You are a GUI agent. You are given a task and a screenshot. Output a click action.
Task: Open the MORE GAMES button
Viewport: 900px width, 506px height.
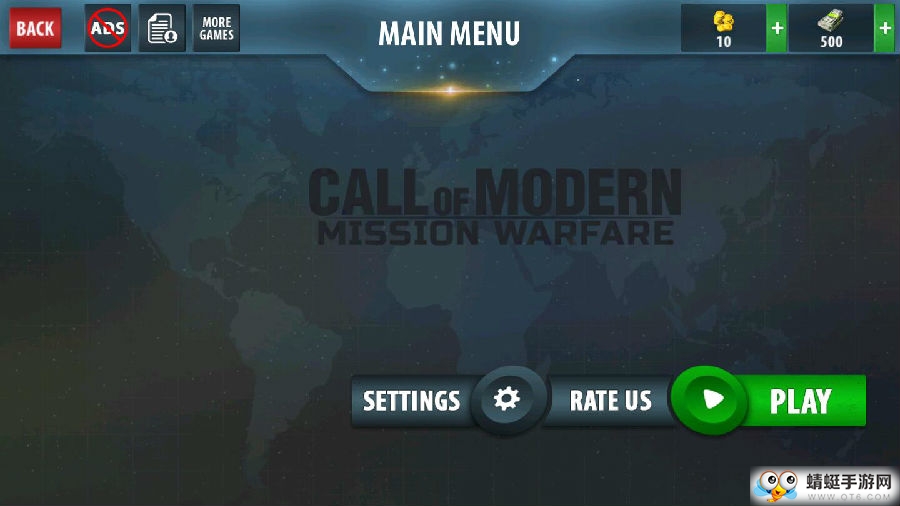point(216,28)
